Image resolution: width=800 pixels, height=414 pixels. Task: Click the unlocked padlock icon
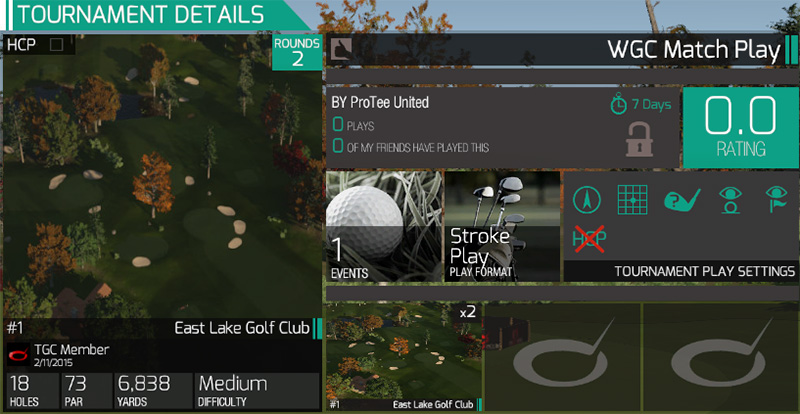[639, 138]
